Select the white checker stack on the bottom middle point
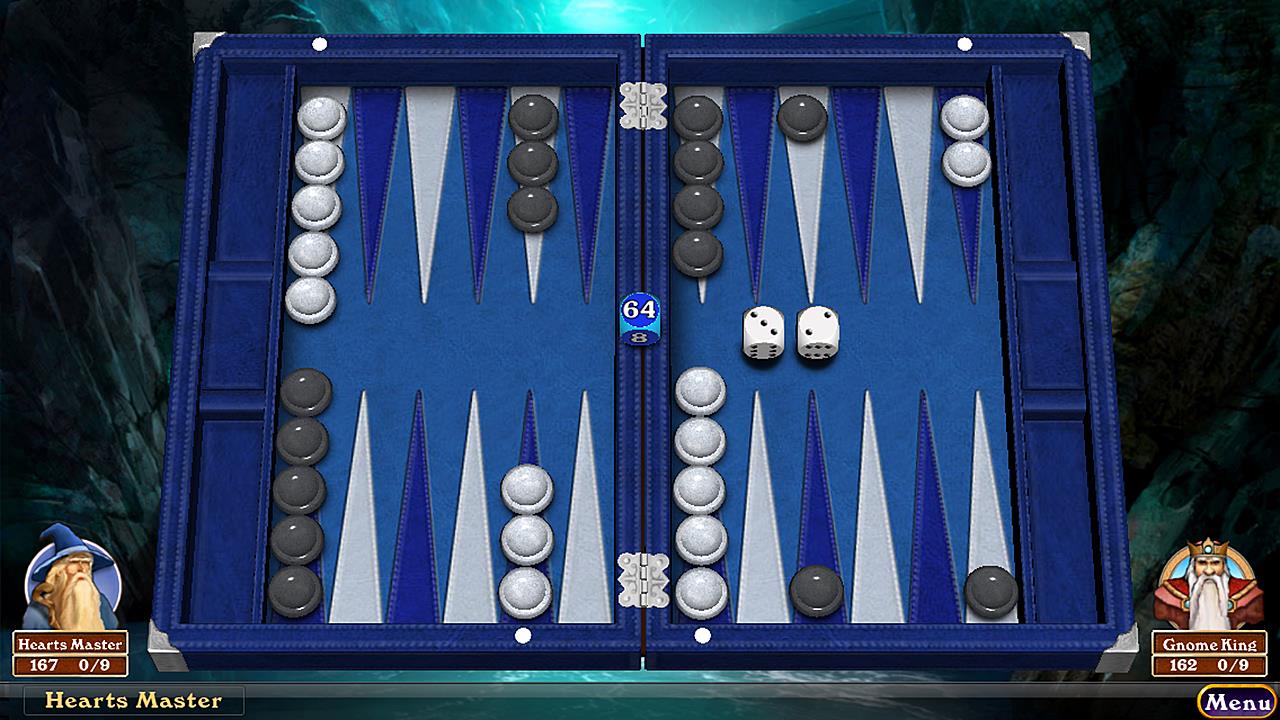 [525, 540]
